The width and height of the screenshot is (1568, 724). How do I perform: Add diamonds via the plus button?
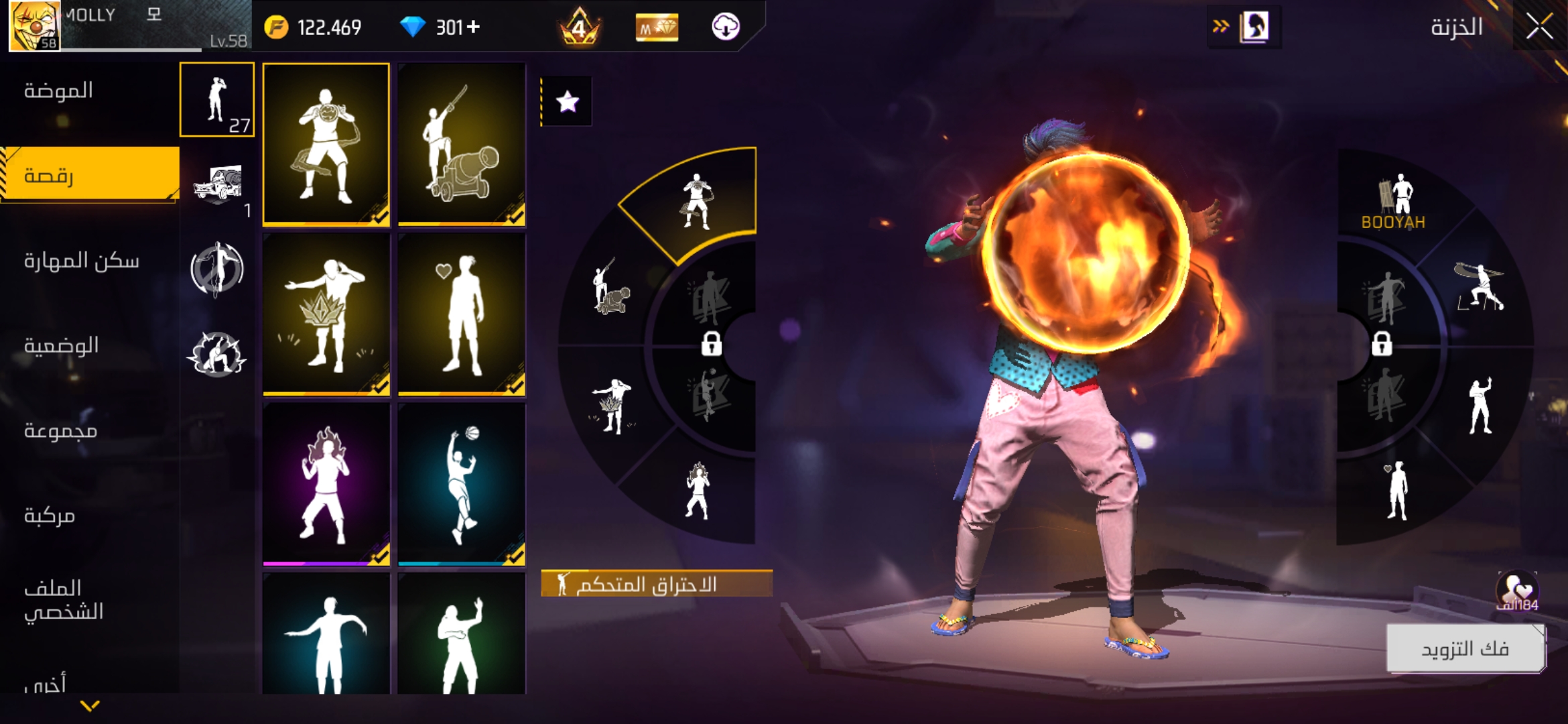click(474, 27)
